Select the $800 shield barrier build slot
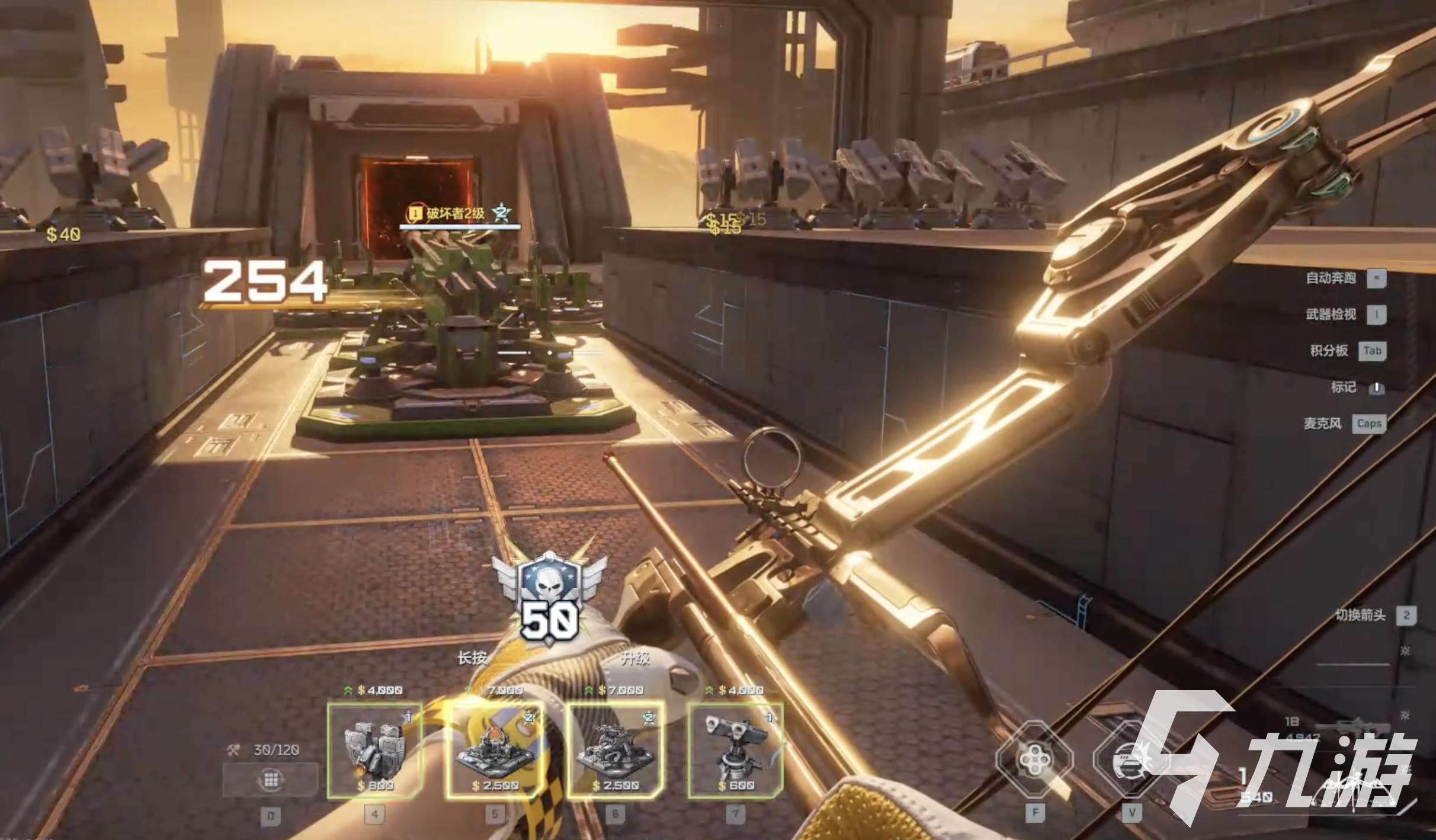Screen dimensions: 1436x840 coord(374,751)
